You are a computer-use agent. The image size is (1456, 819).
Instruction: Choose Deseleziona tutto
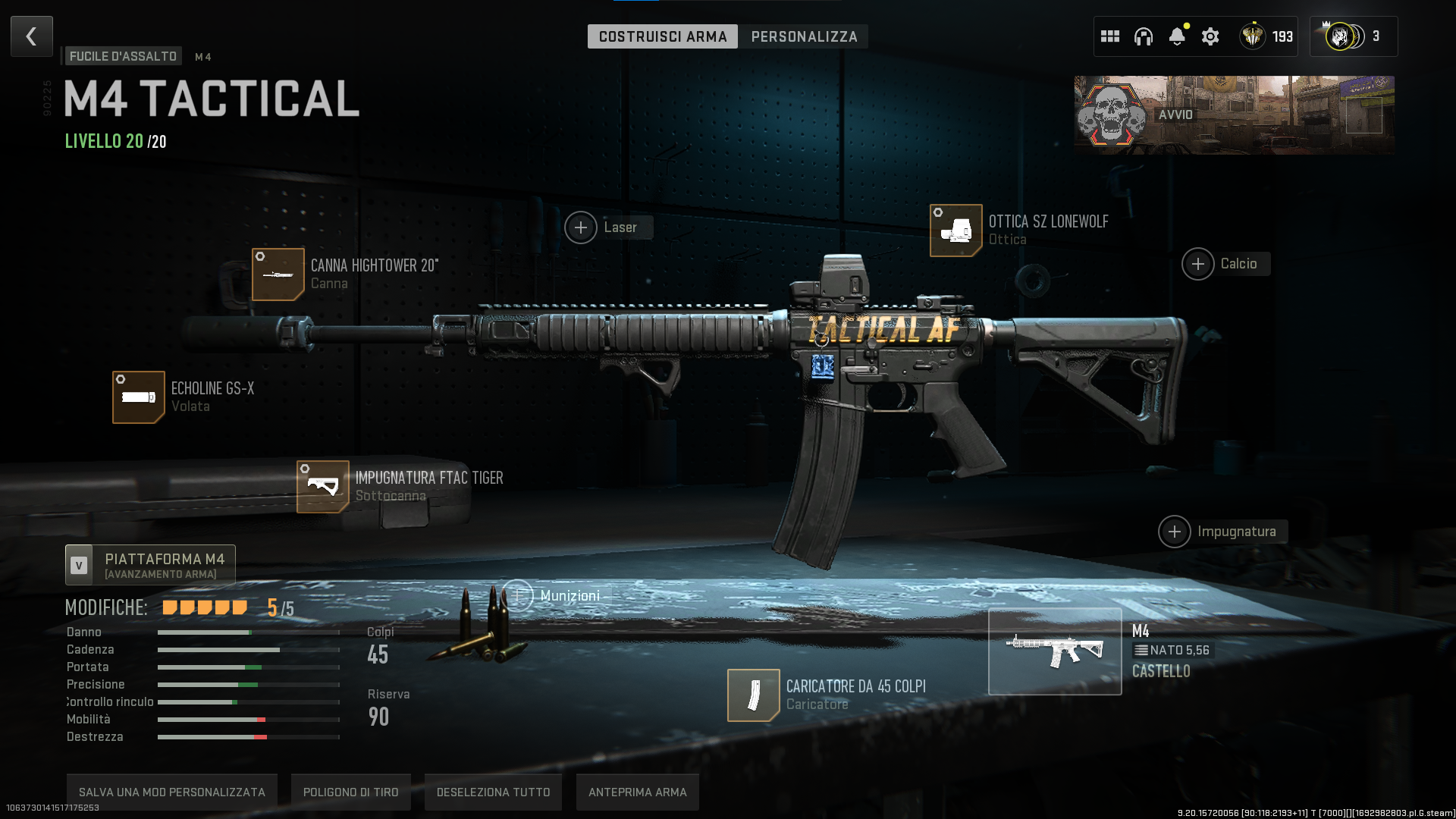click(x=494, y=792)
